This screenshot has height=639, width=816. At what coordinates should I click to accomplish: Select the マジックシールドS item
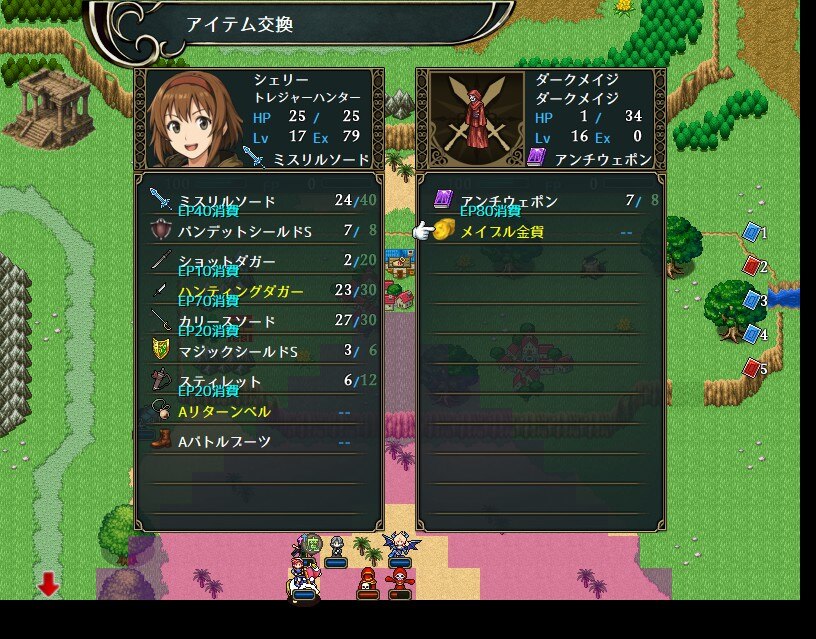(x=258, y=351)
